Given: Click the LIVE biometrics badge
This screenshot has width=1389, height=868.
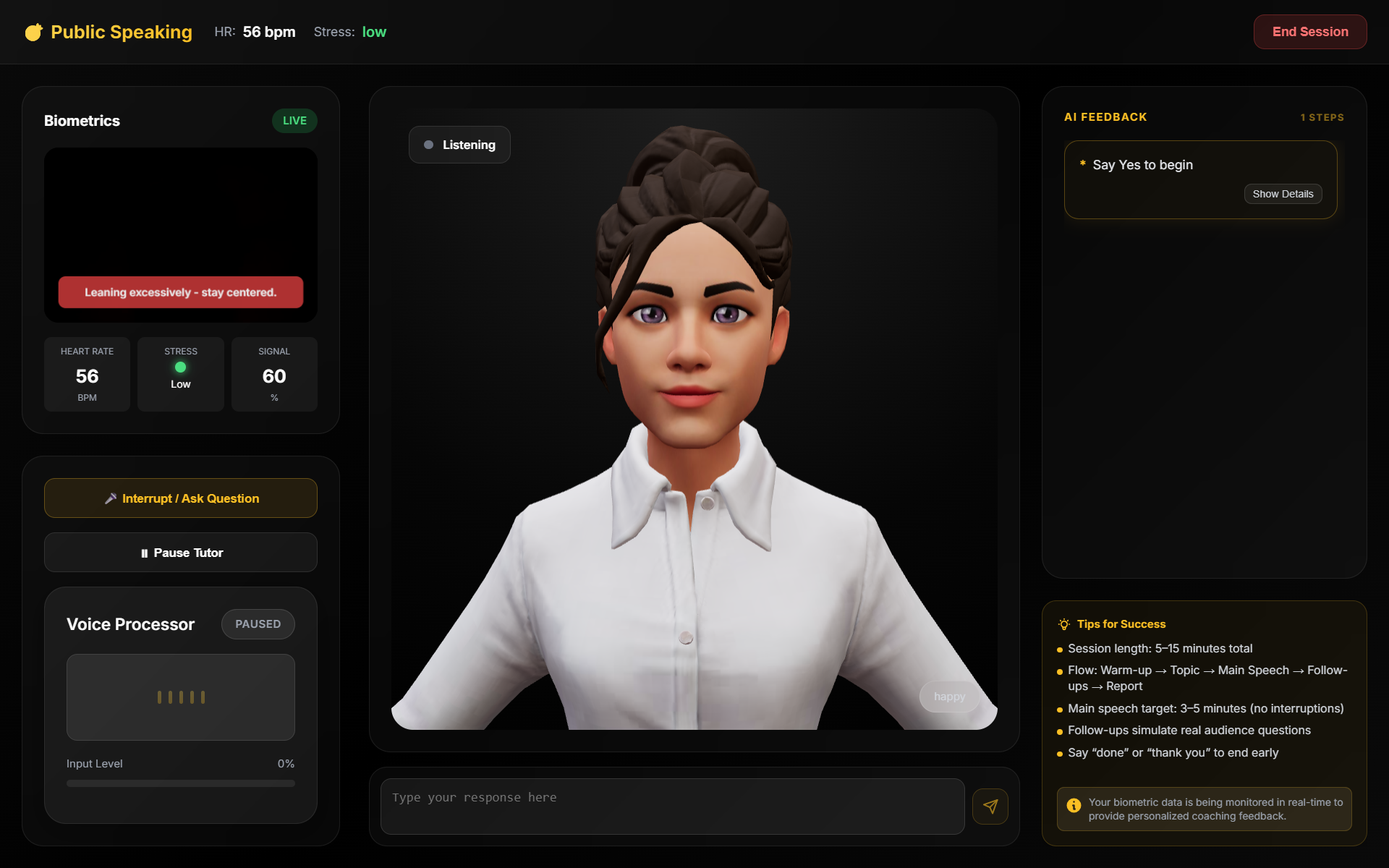Looking at the screenshot, I should coord(294,121).
